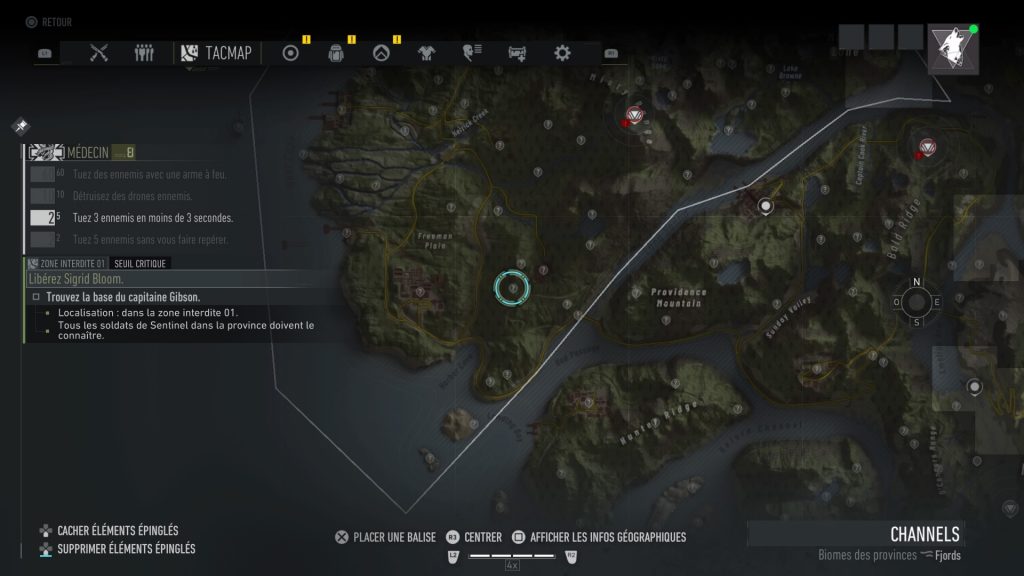
Task: Open the backpack inventory tab
Action: 336,53
